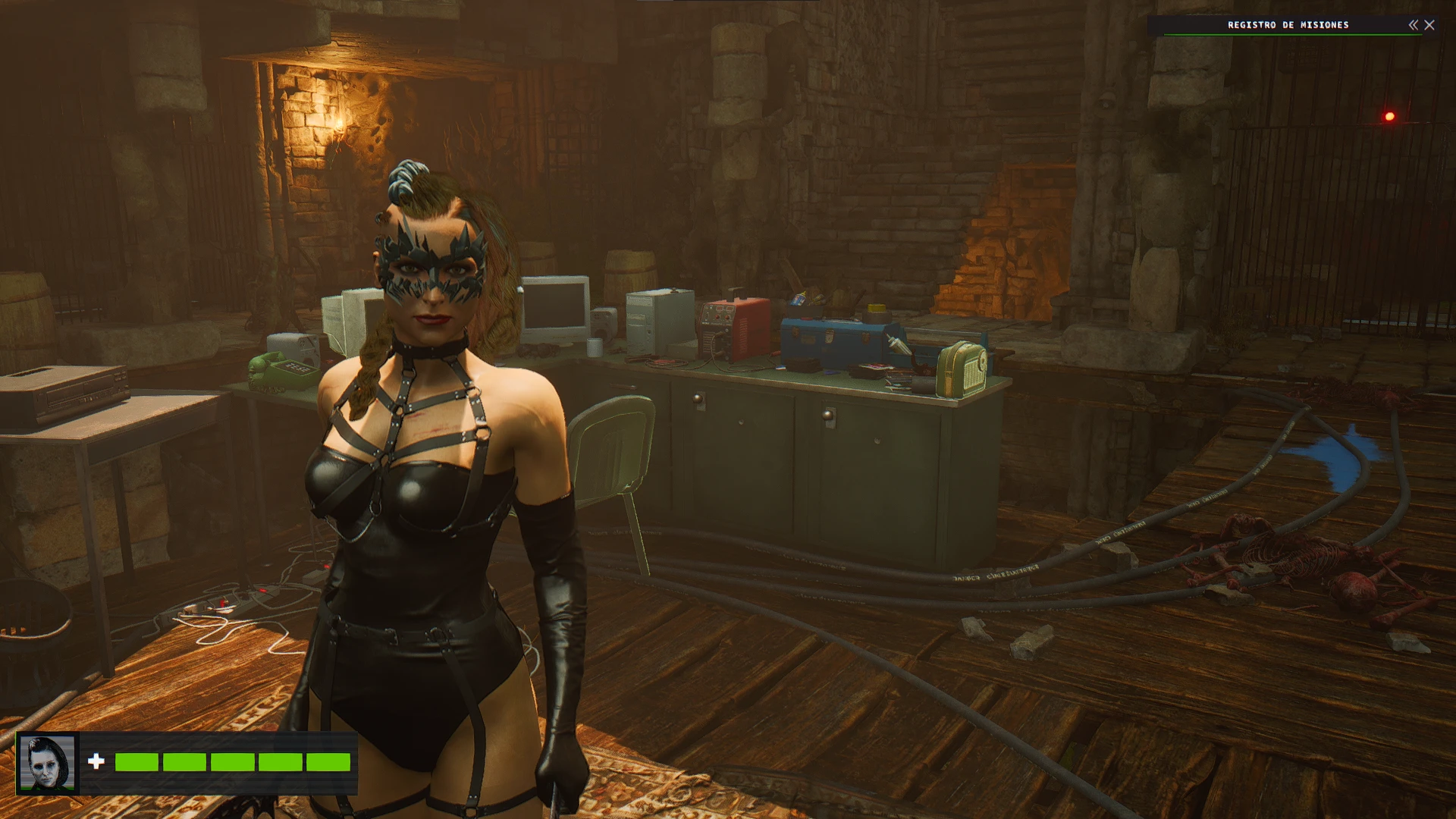
Task: Select the Registro de Misiones header
Action: tap(1289, 25)
